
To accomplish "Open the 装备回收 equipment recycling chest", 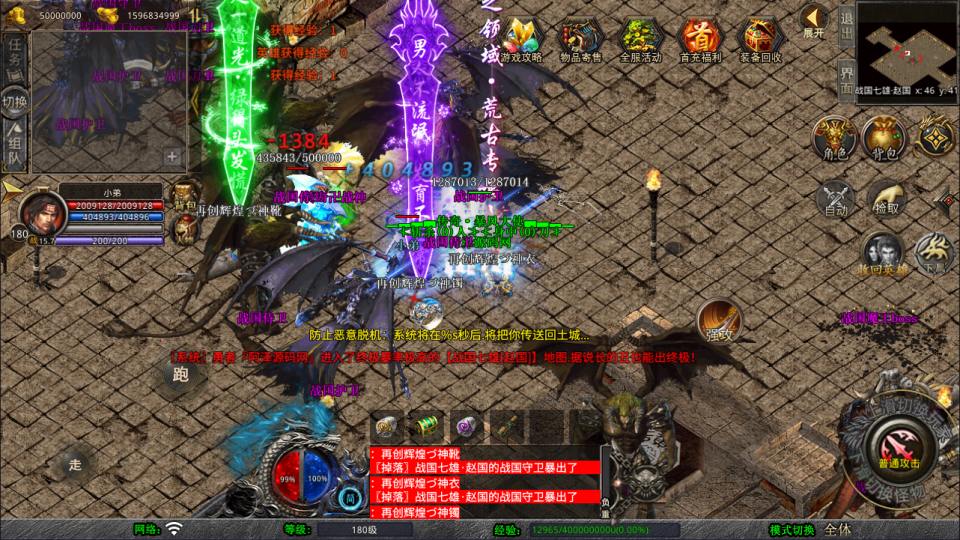I will click(761, 39).
